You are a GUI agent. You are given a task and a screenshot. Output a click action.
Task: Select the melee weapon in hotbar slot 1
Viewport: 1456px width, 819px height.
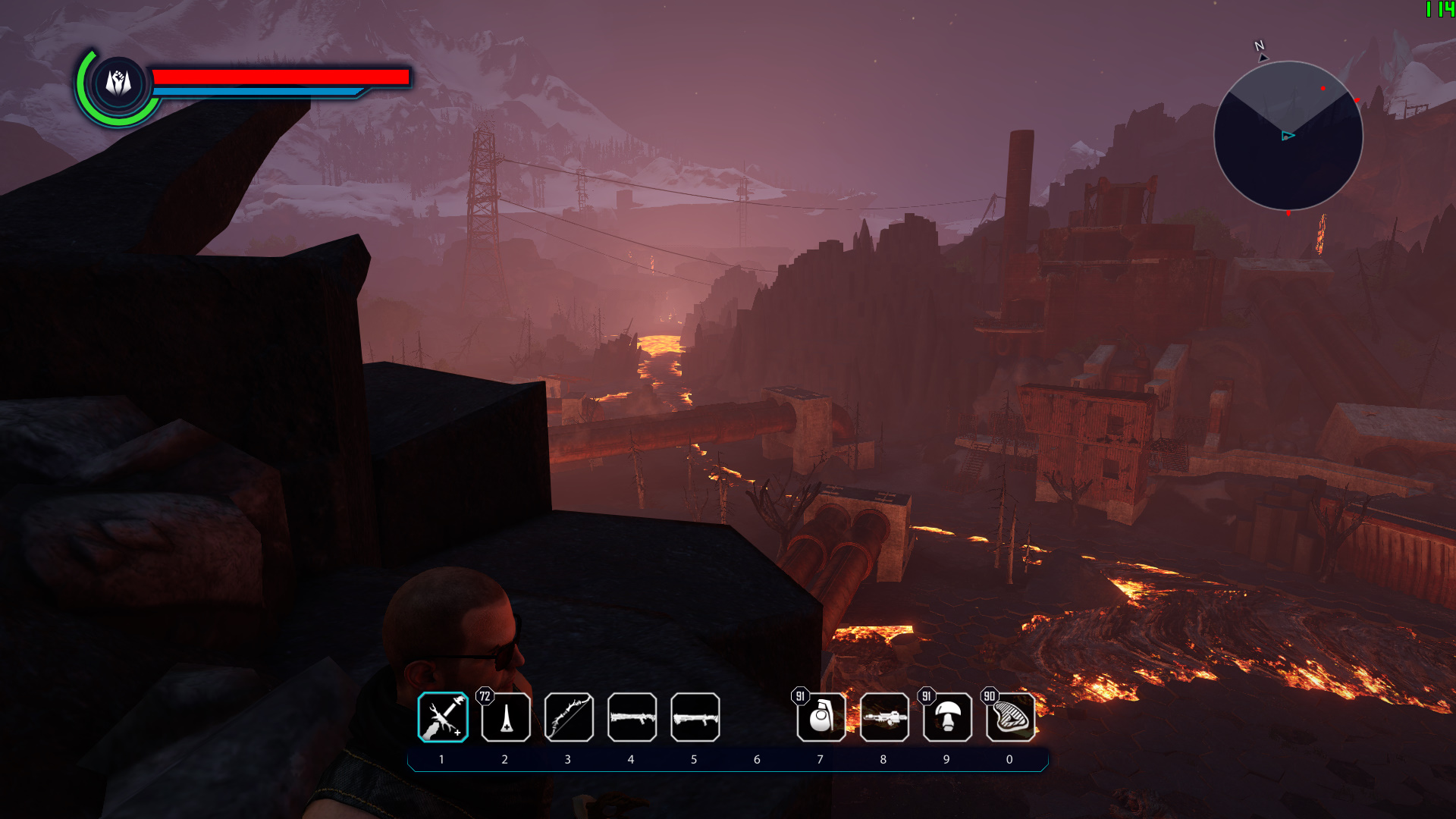443,717
